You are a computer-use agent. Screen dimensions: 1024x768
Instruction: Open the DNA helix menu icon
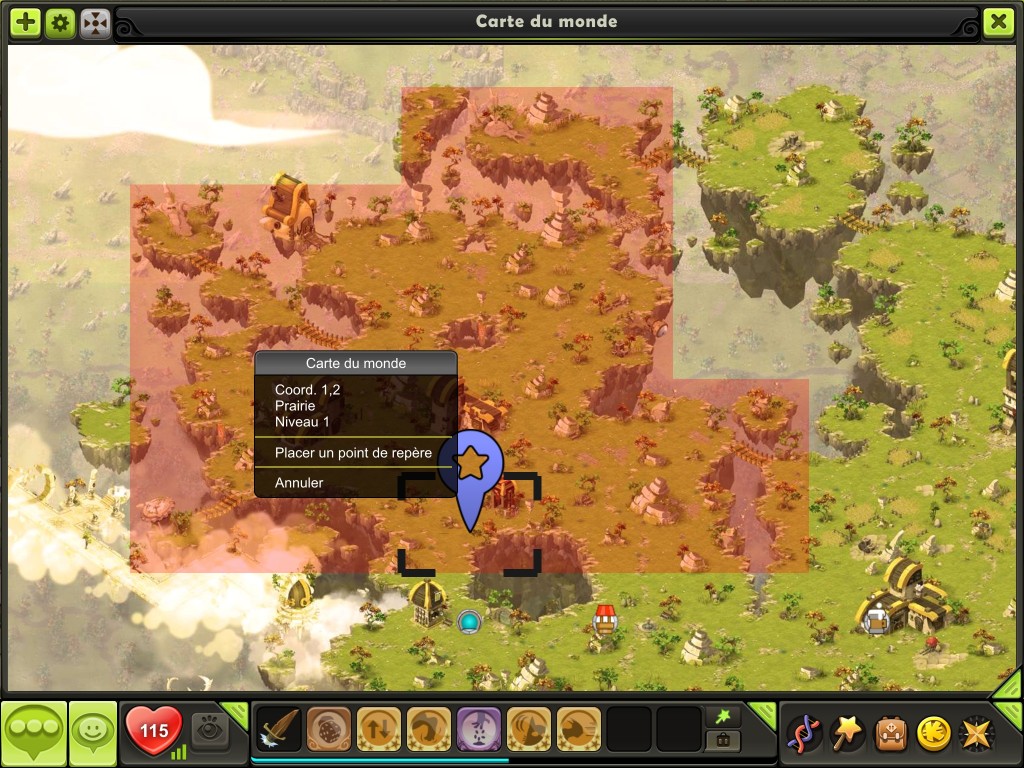805,733
